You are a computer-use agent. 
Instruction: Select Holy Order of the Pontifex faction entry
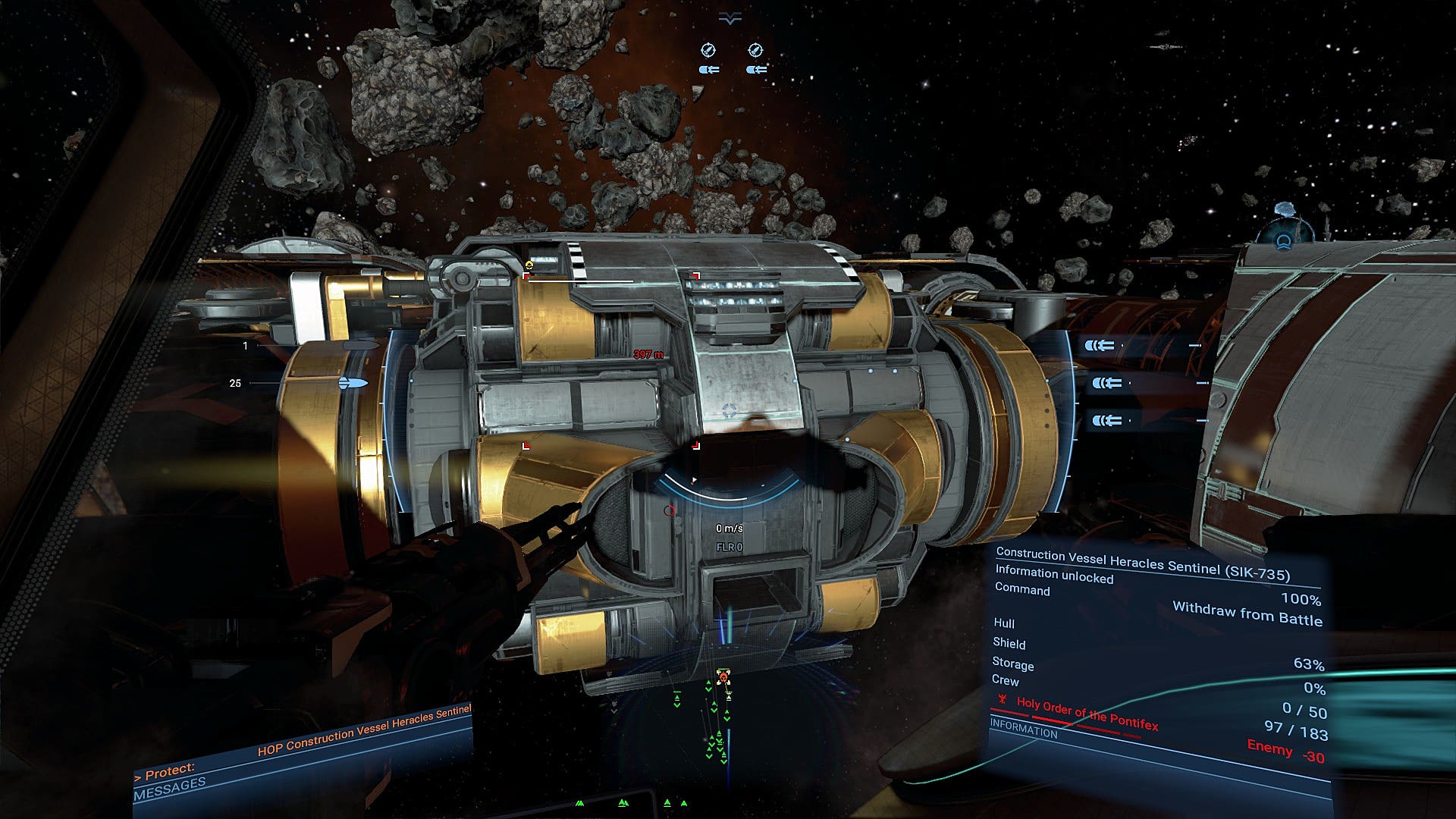(x=1086, y=714)
